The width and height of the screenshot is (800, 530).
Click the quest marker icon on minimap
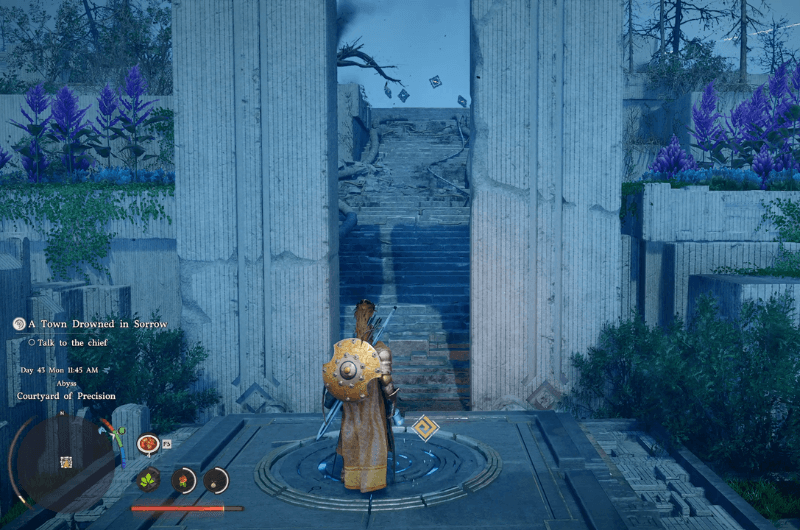click(67, 462)
